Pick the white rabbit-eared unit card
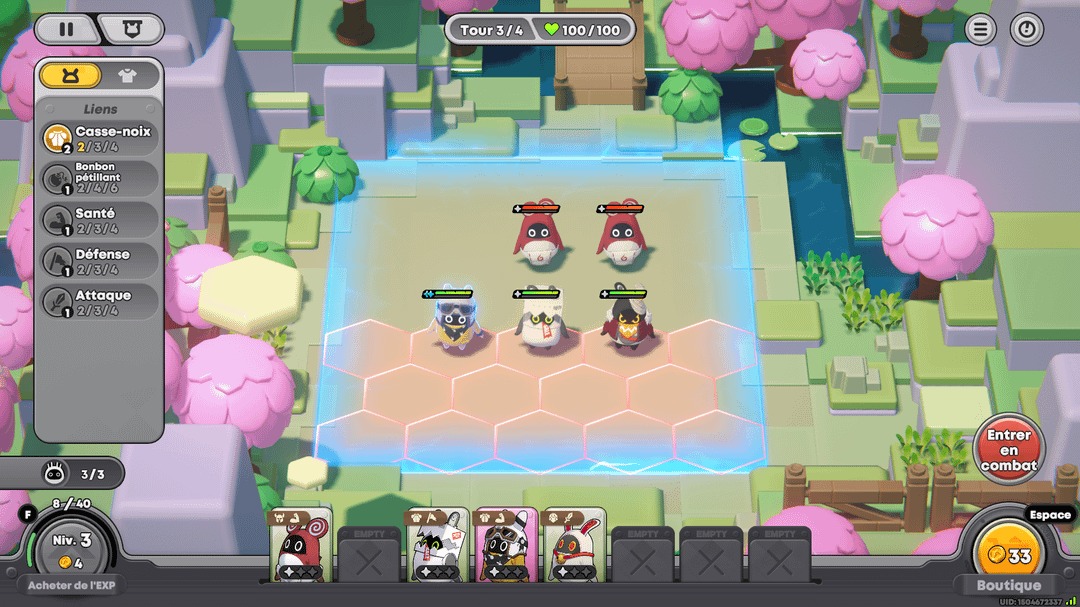 click(x=574, y=544)
